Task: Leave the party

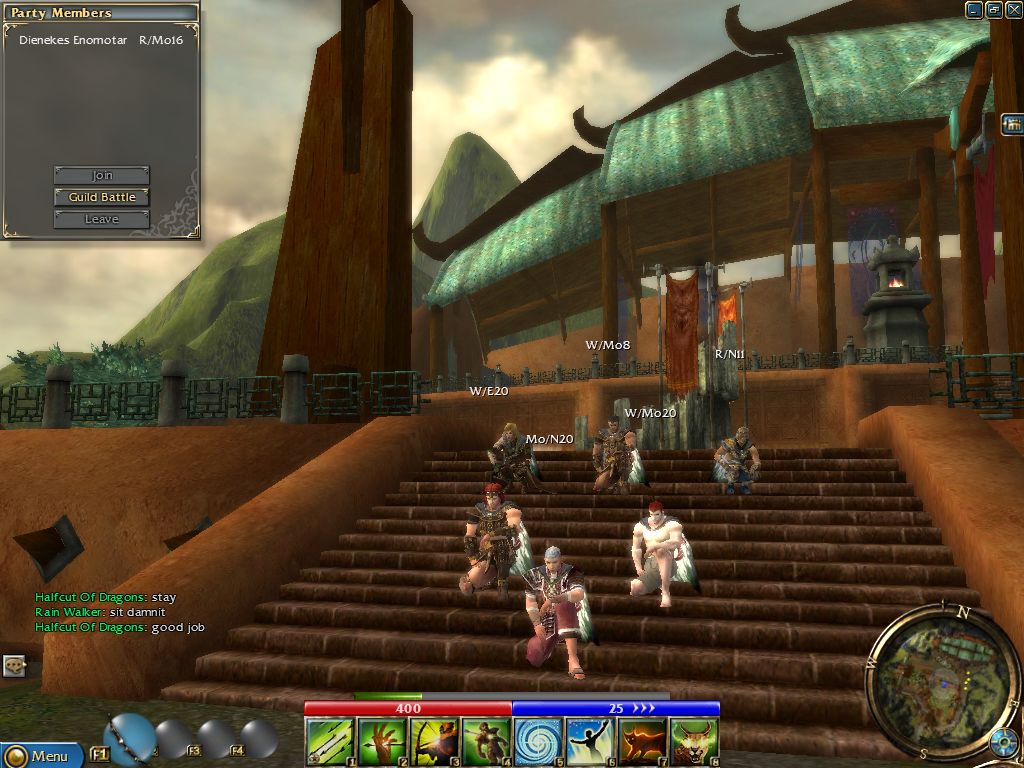Action: [x=101, y=219]
